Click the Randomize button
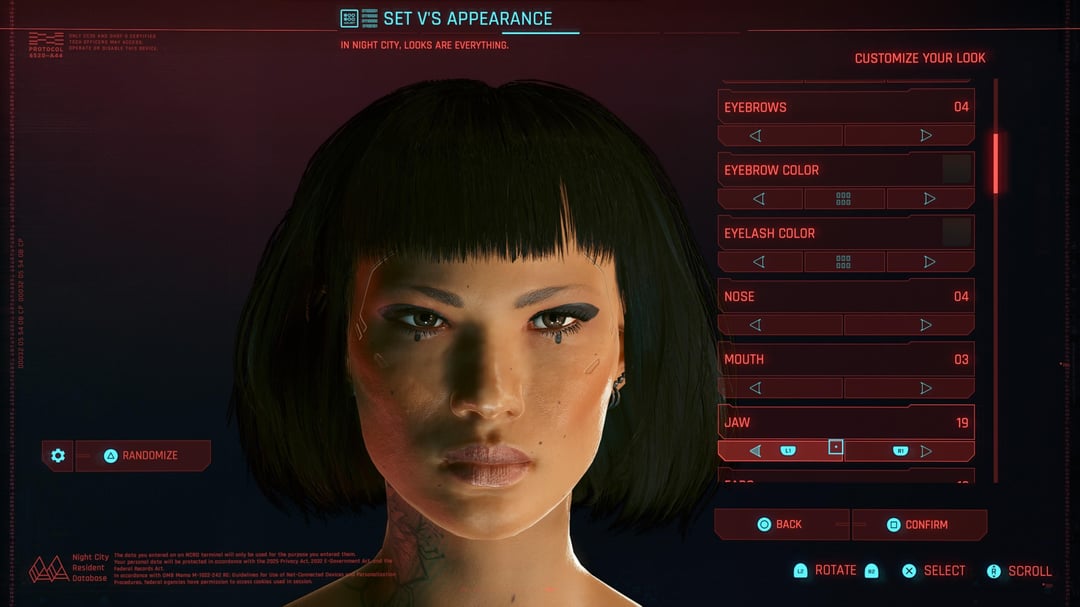This screenshot has height=607, width=1080. (x=142, y=456)
